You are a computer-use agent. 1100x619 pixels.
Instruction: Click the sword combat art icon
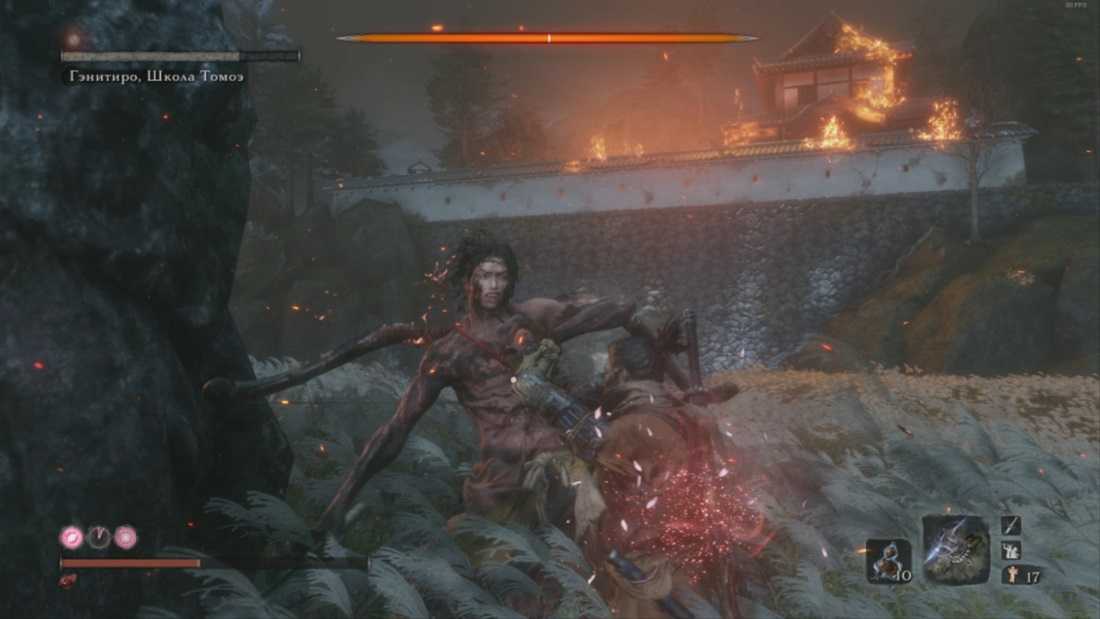tap(1012, 526)
